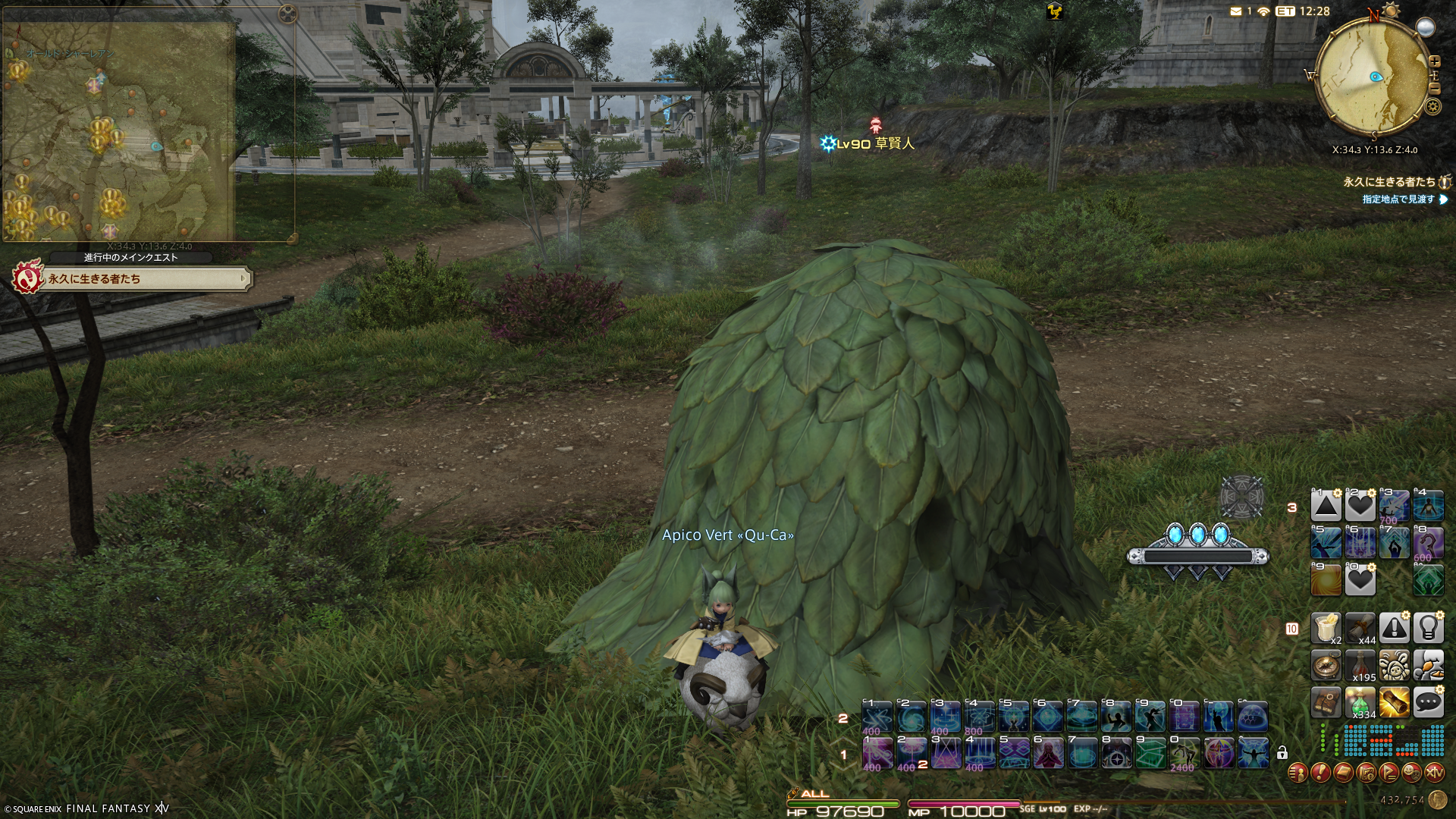Click the orange swirl ability icon
The height and width of the screenshot is (819, 1456).
tap(1326, 580)
